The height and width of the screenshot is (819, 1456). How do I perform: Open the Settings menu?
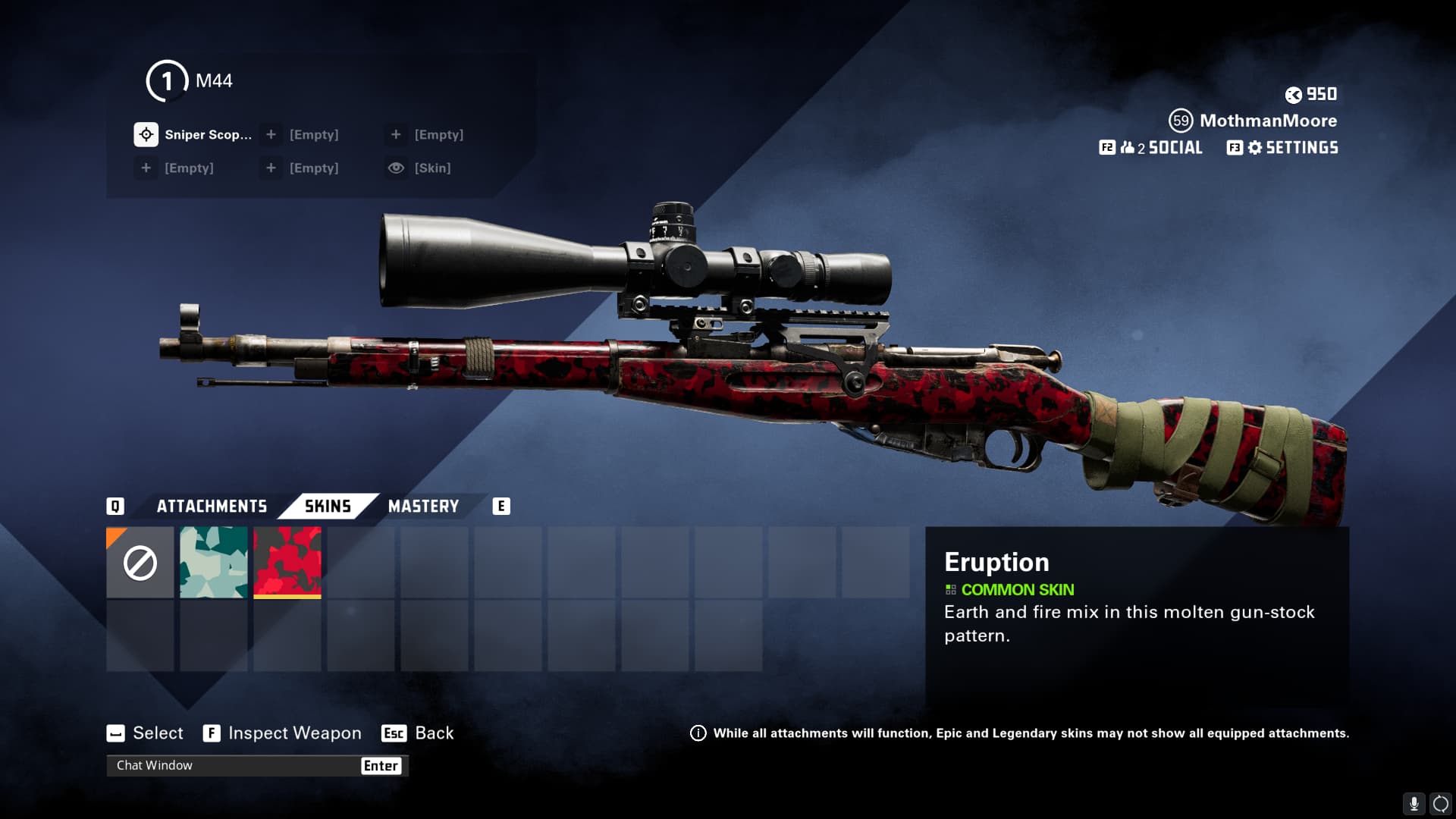tap(1283, 148)
